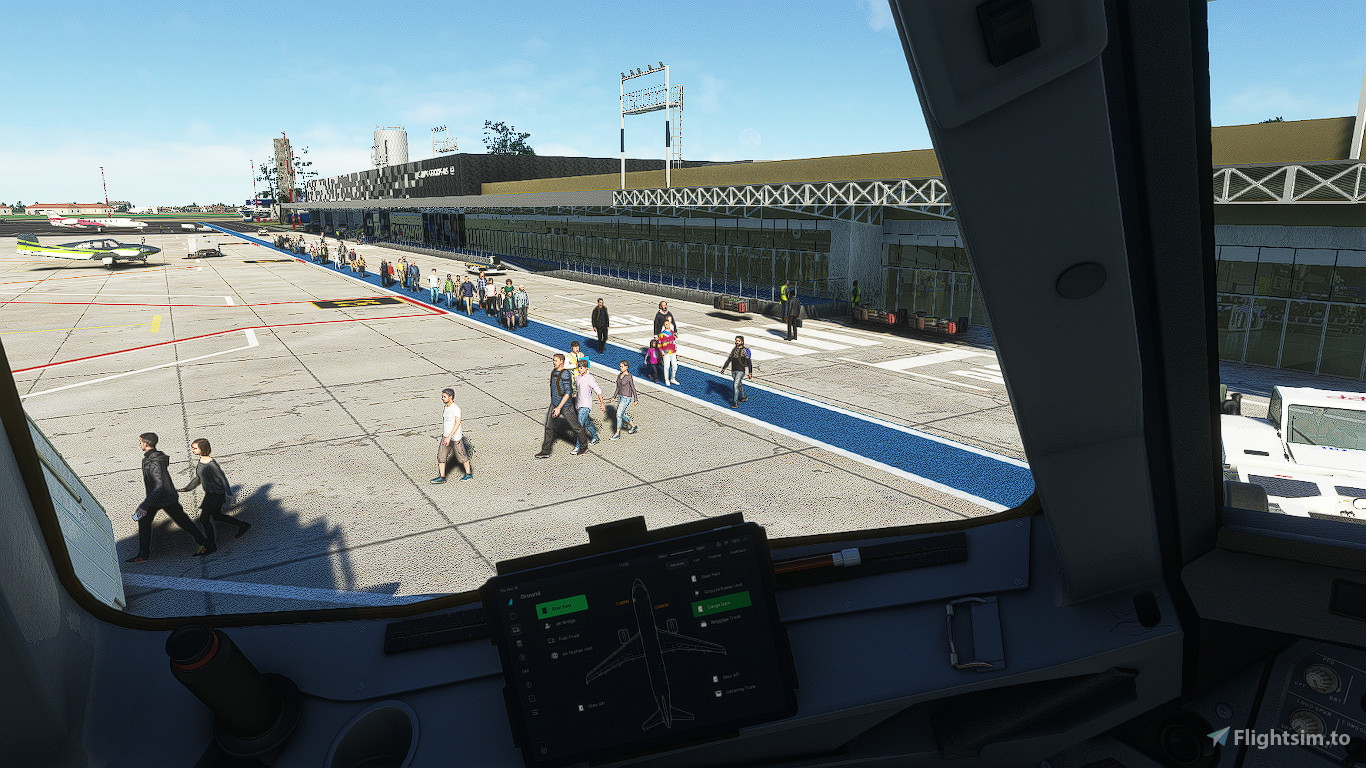Expand the top sidebar icon on the EFB
This screenshot has width=1366, height=768.
(x=513, y=601)
